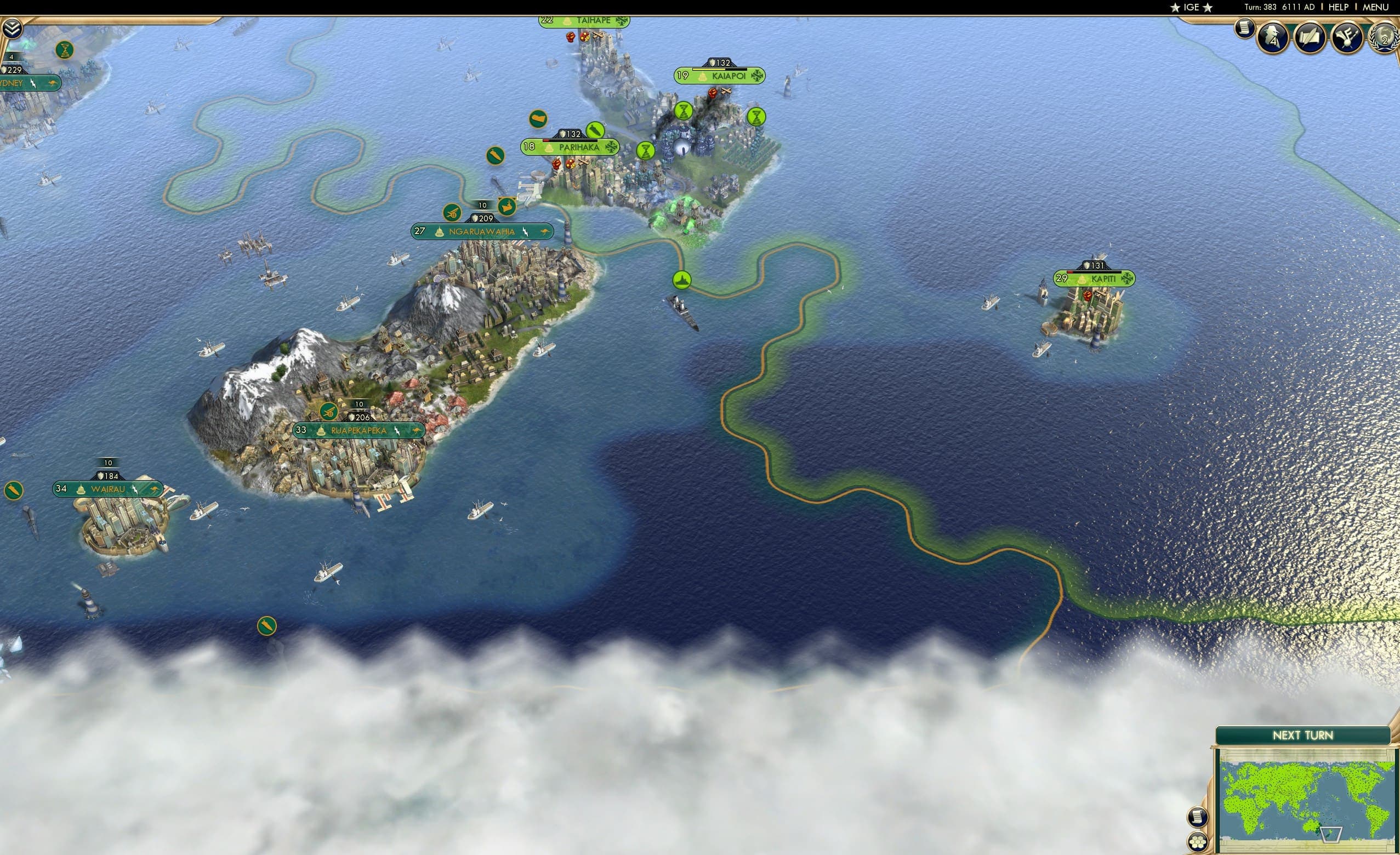Viewport: 1400px width, 855px height.
Task: Open the MENU item in the top bar
Action: (1375, 7)
